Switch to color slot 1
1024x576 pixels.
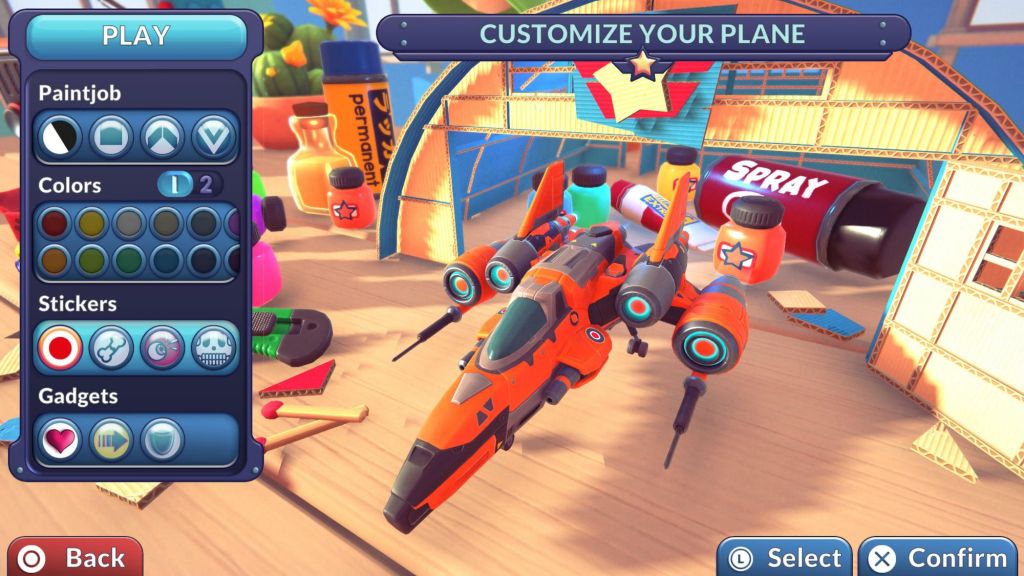point(175,185)
